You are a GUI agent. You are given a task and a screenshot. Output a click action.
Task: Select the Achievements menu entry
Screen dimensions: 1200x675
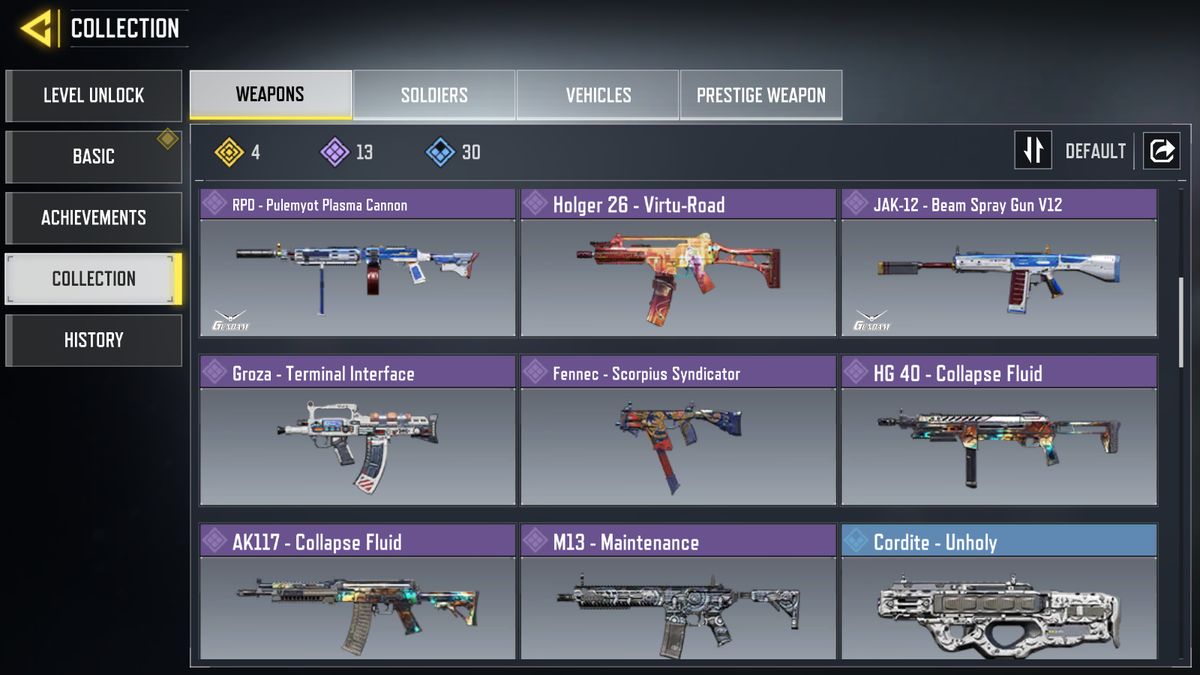(x=94, y=218)
